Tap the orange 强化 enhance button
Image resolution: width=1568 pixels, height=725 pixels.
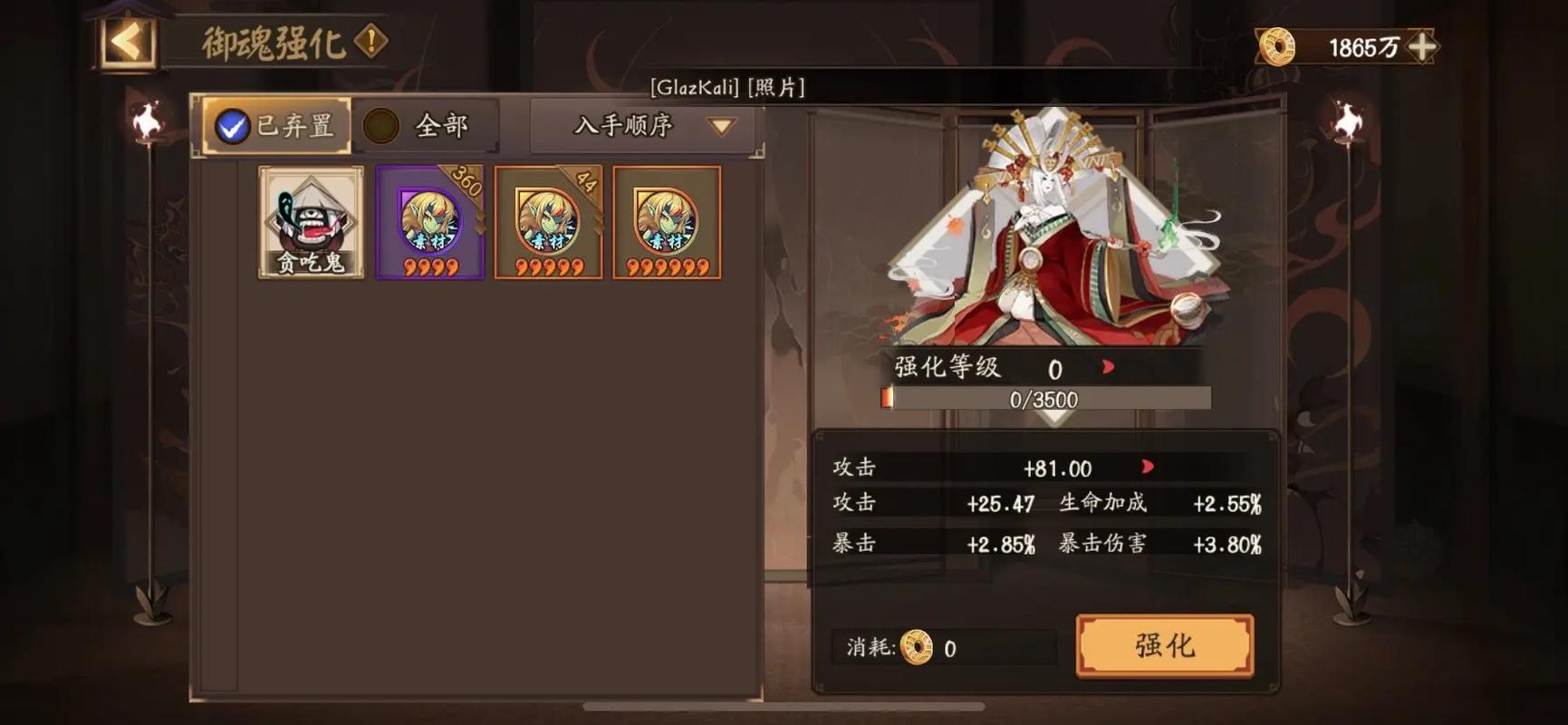click(x=1164, y=645)
